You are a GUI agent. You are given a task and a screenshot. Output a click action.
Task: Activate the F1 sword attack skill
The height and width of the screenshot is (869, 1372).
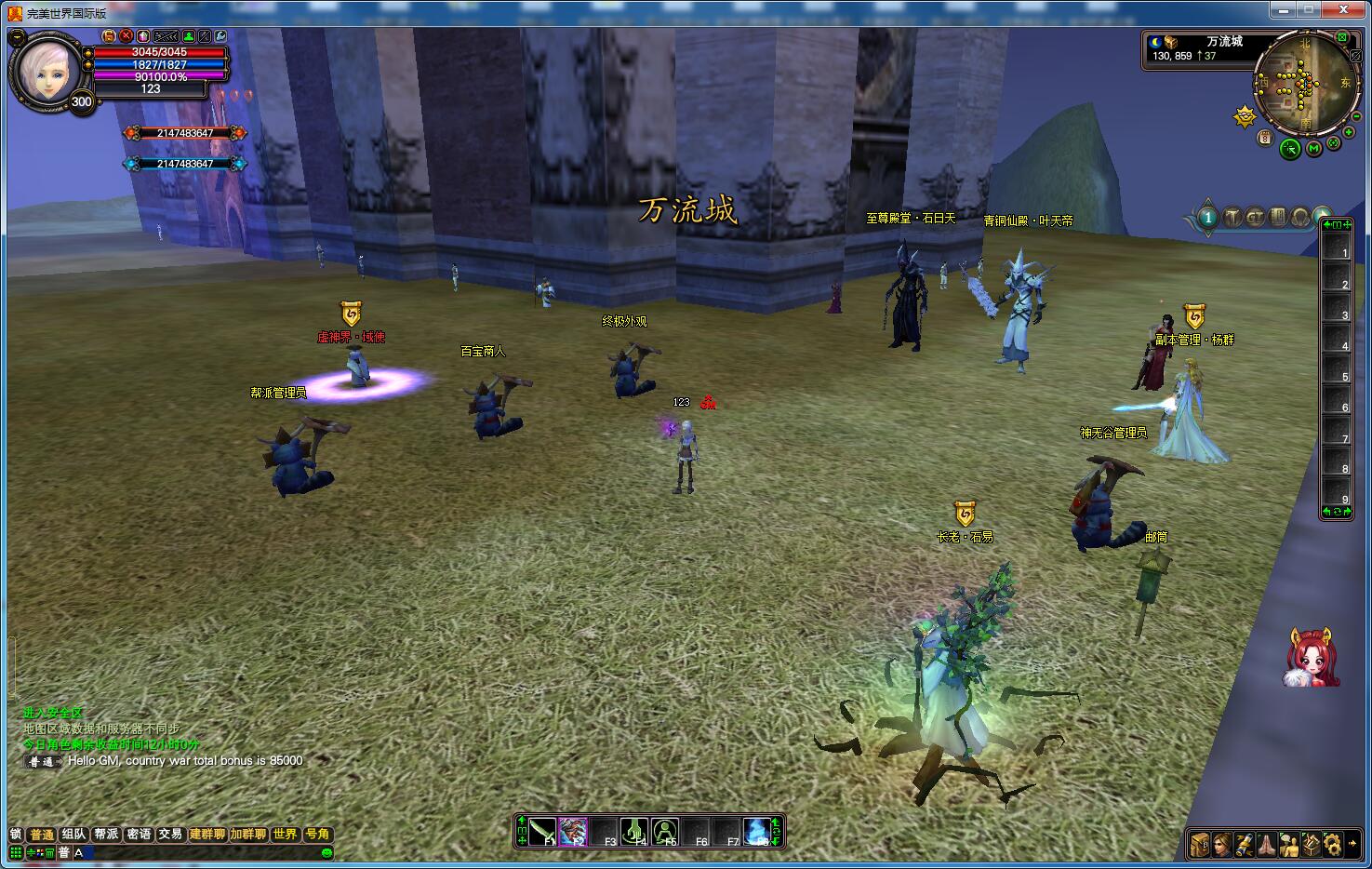tap(543, 831)
